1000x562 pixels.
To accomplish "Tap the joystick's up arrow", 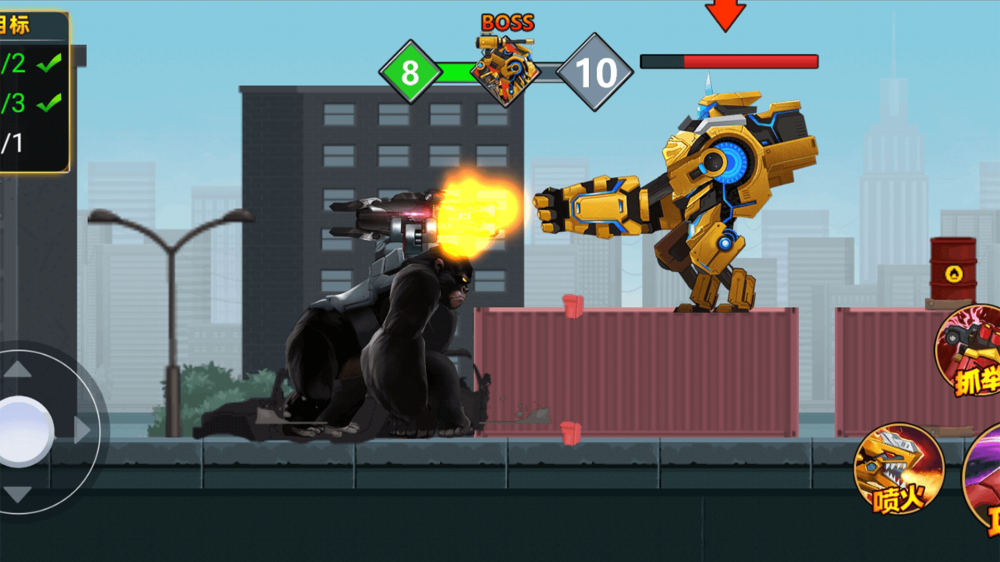I will [x=18, y=369].
